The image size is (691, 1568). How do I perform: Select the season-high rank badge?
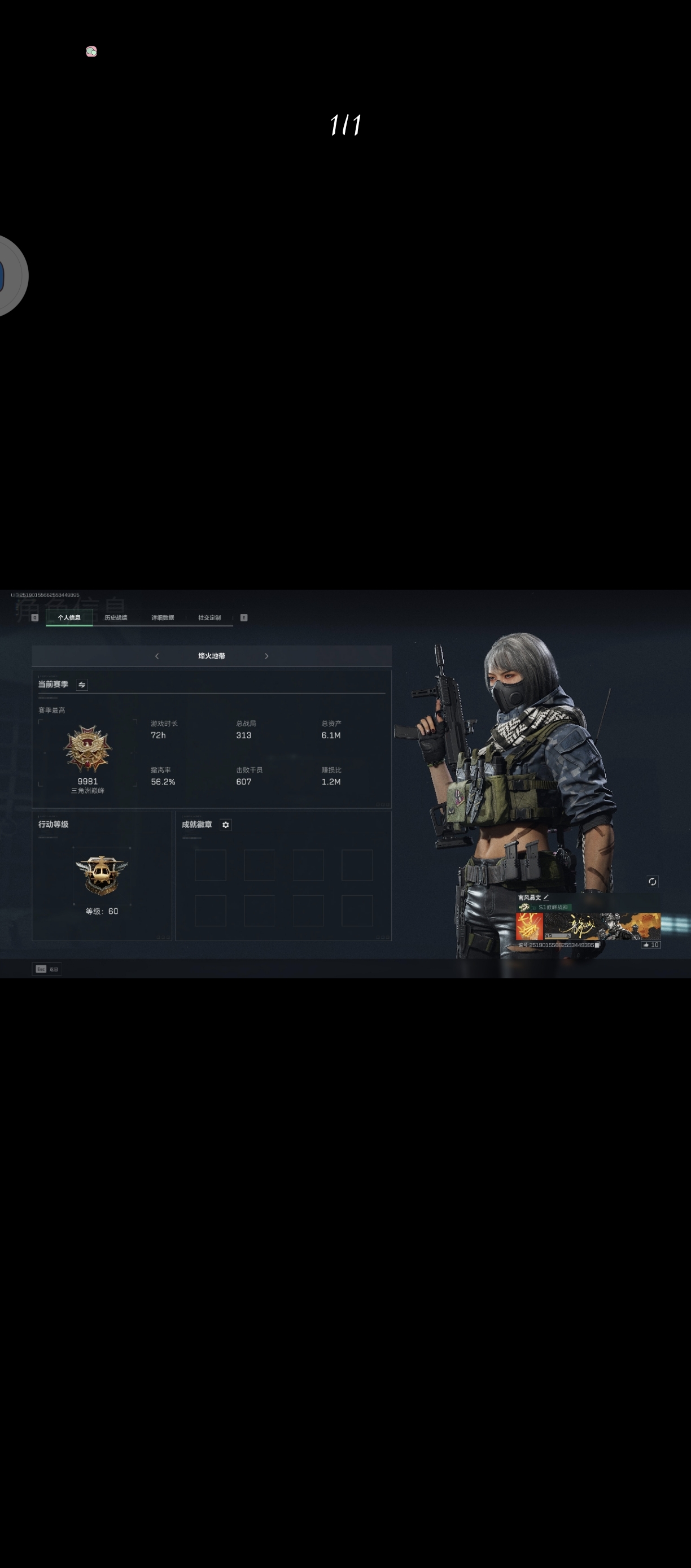pos(88,748)
